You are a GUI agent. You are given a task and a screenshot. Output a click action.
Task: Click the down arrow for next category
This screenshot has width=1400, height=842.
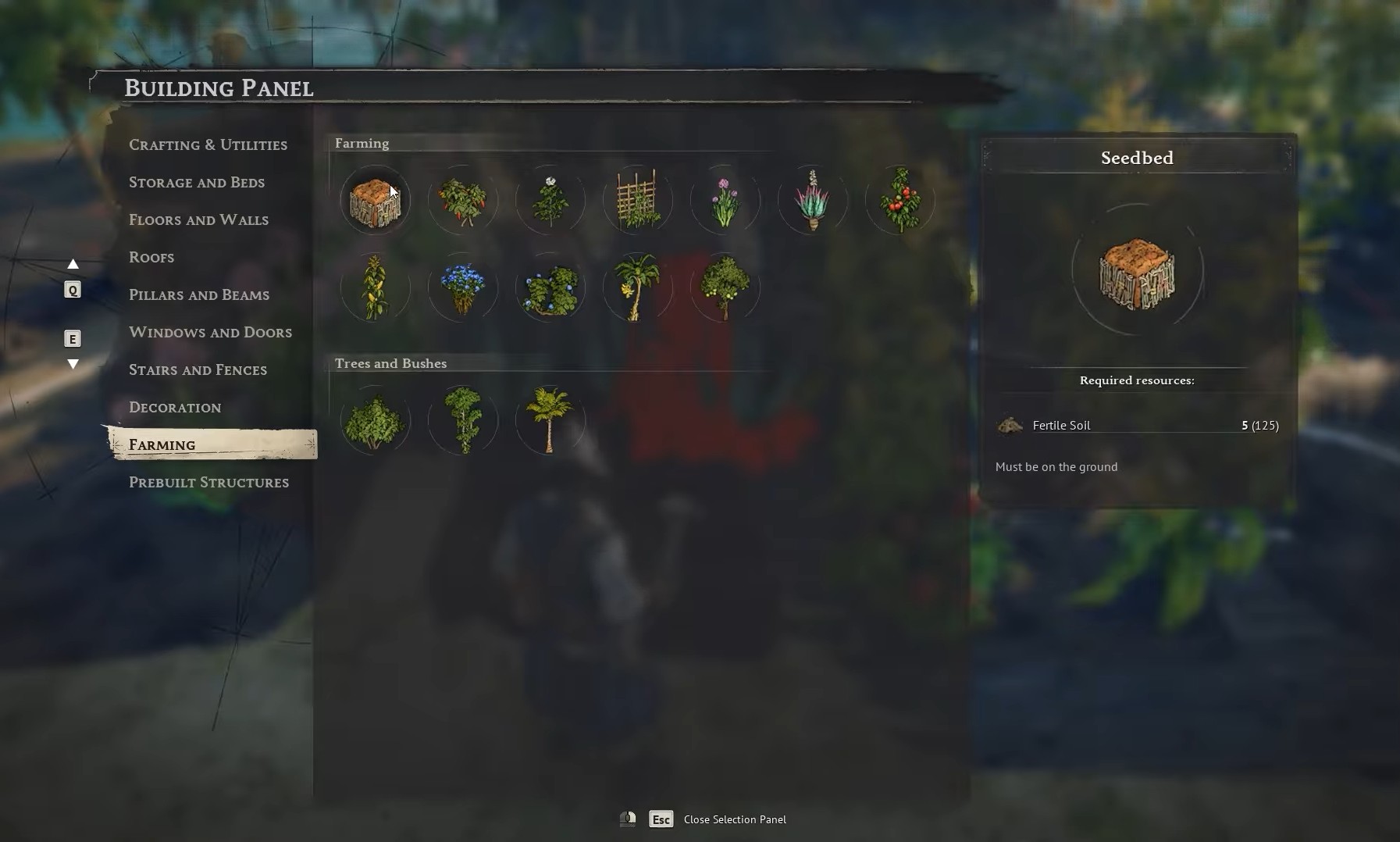point(73,363)
